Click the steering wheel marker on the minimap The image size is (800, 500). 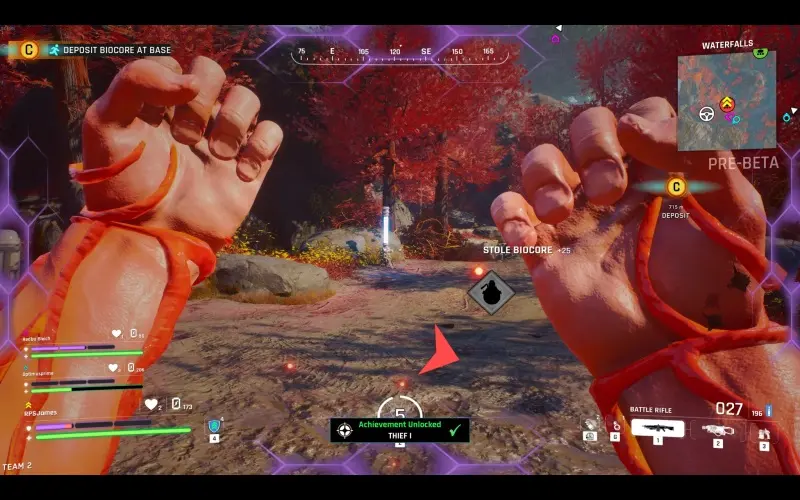point(707,113)
